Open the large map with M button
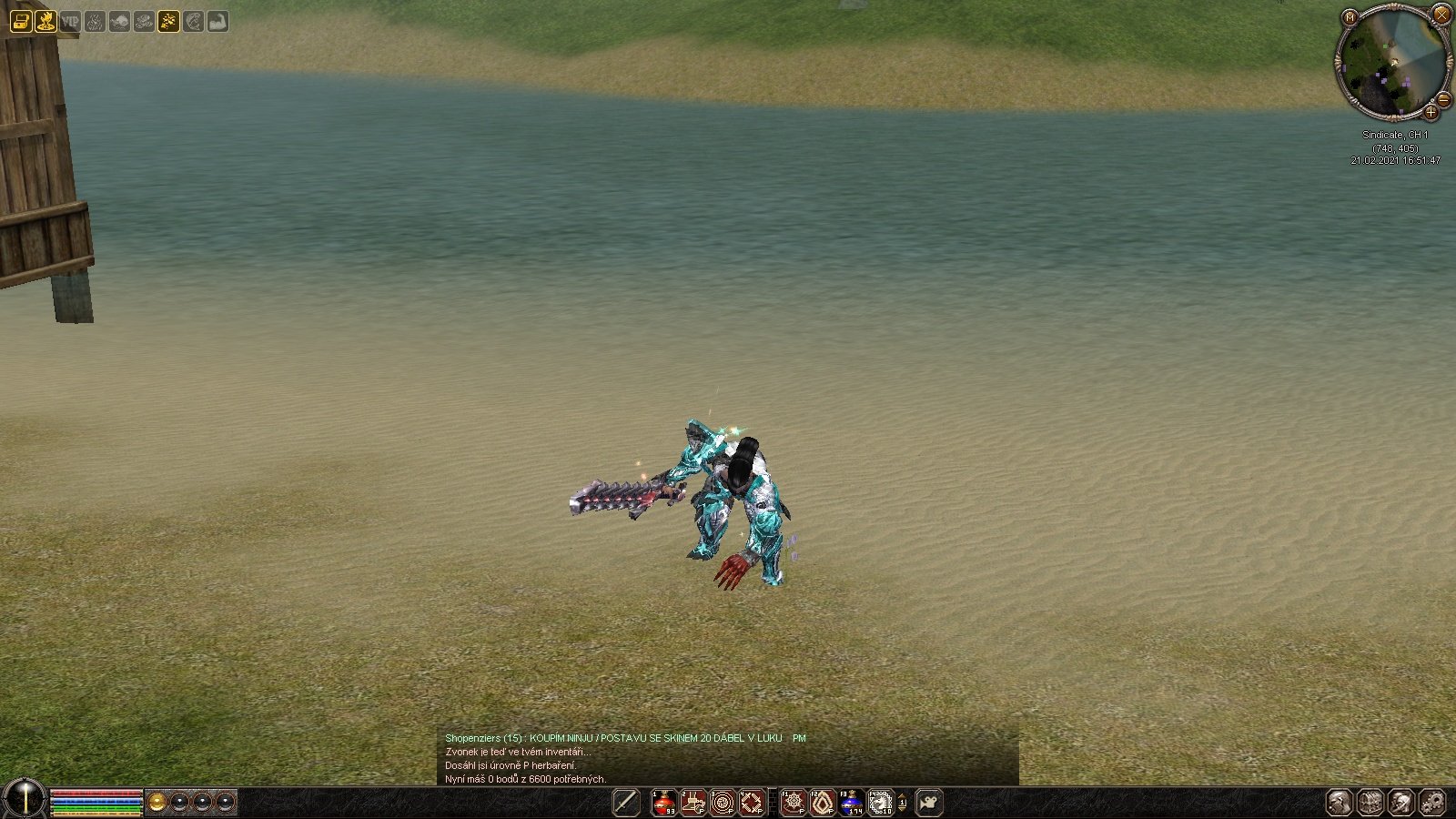 (1350, 17)
